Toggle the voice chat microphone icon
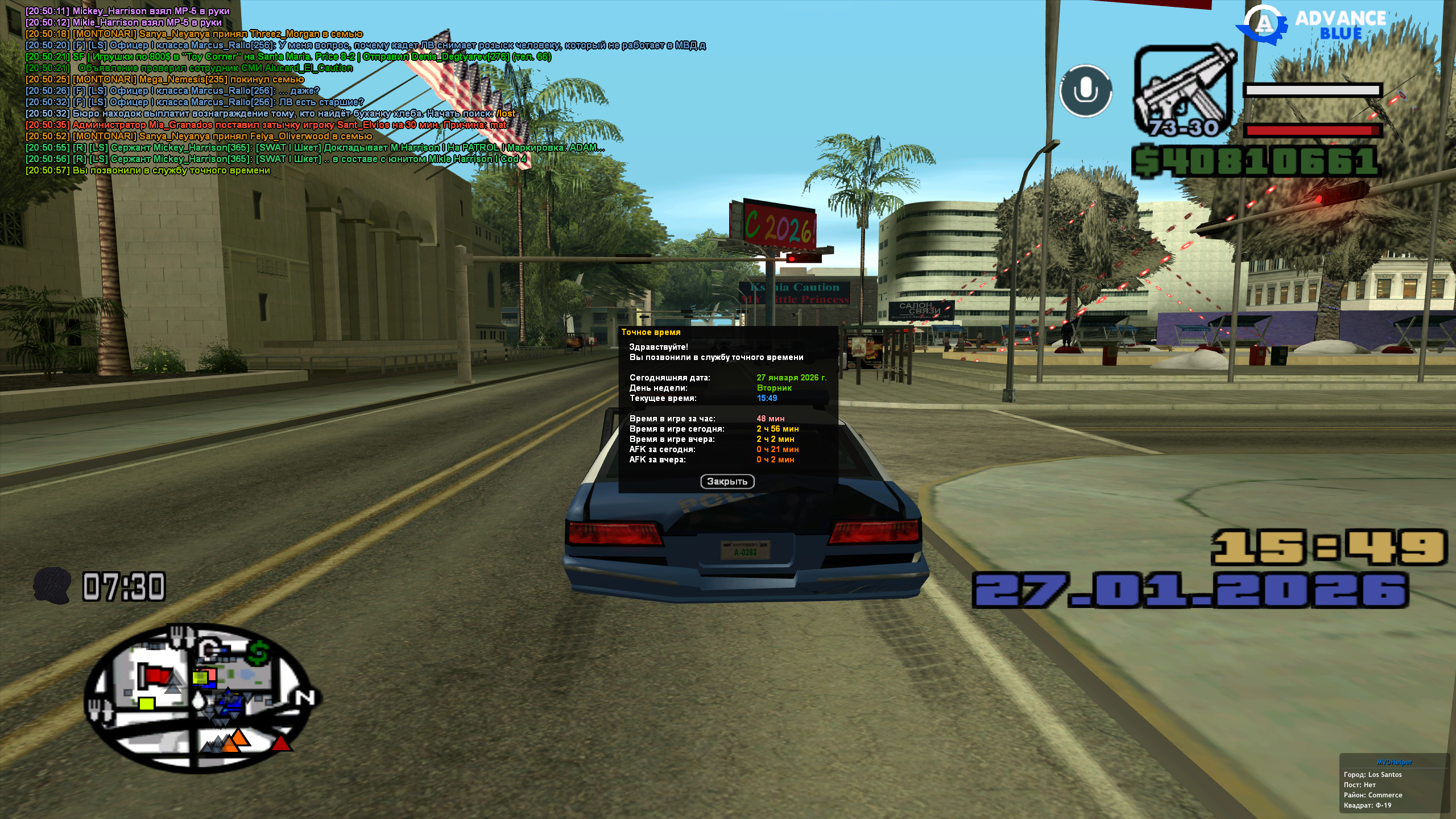This screenshot has height=819, width=1456. tap(1085, 91)
